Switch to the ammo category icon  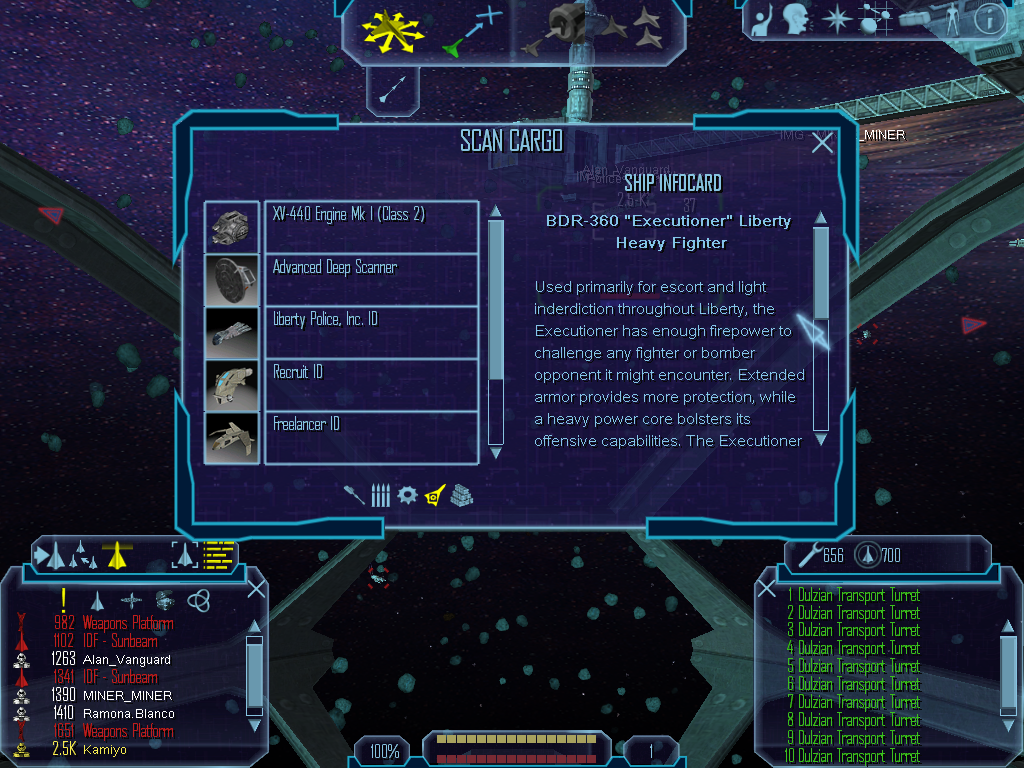pos(380,495)
